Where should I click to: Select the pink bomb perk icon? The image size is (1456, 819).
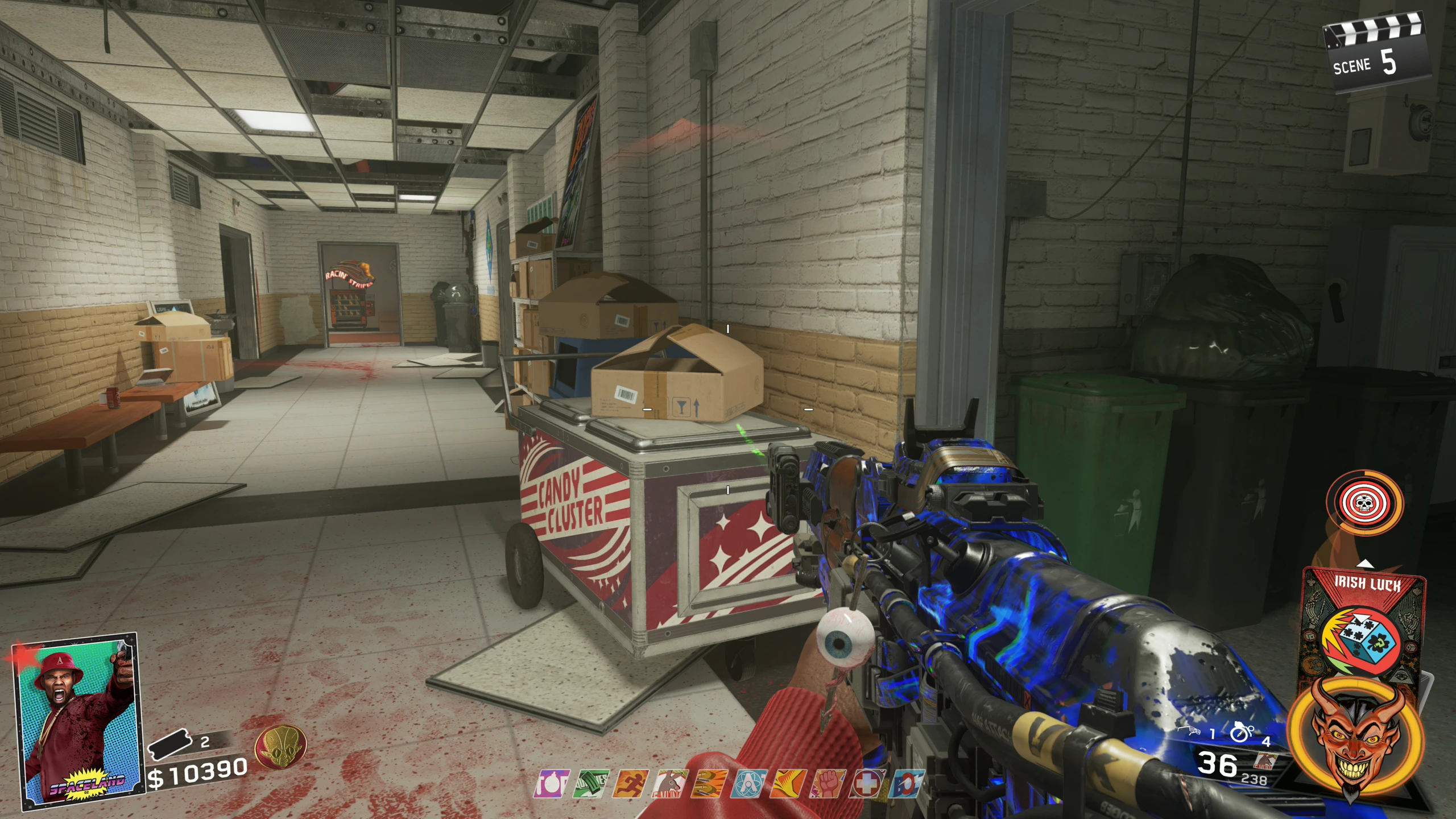551,784
